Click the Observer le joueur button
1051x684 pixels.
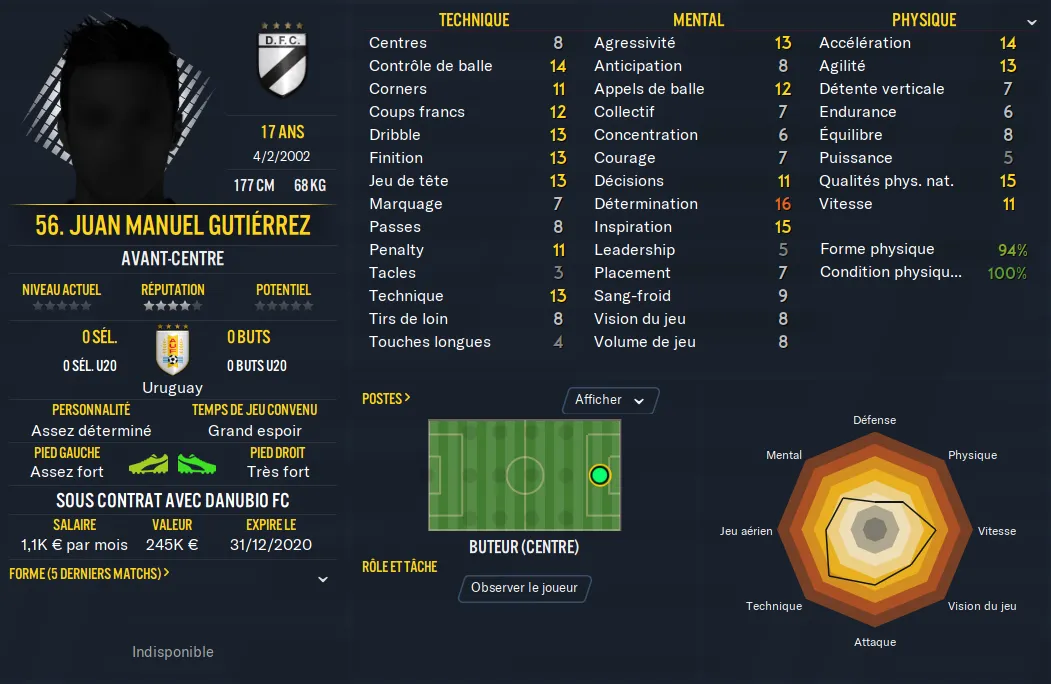click(x=524, y=588)
